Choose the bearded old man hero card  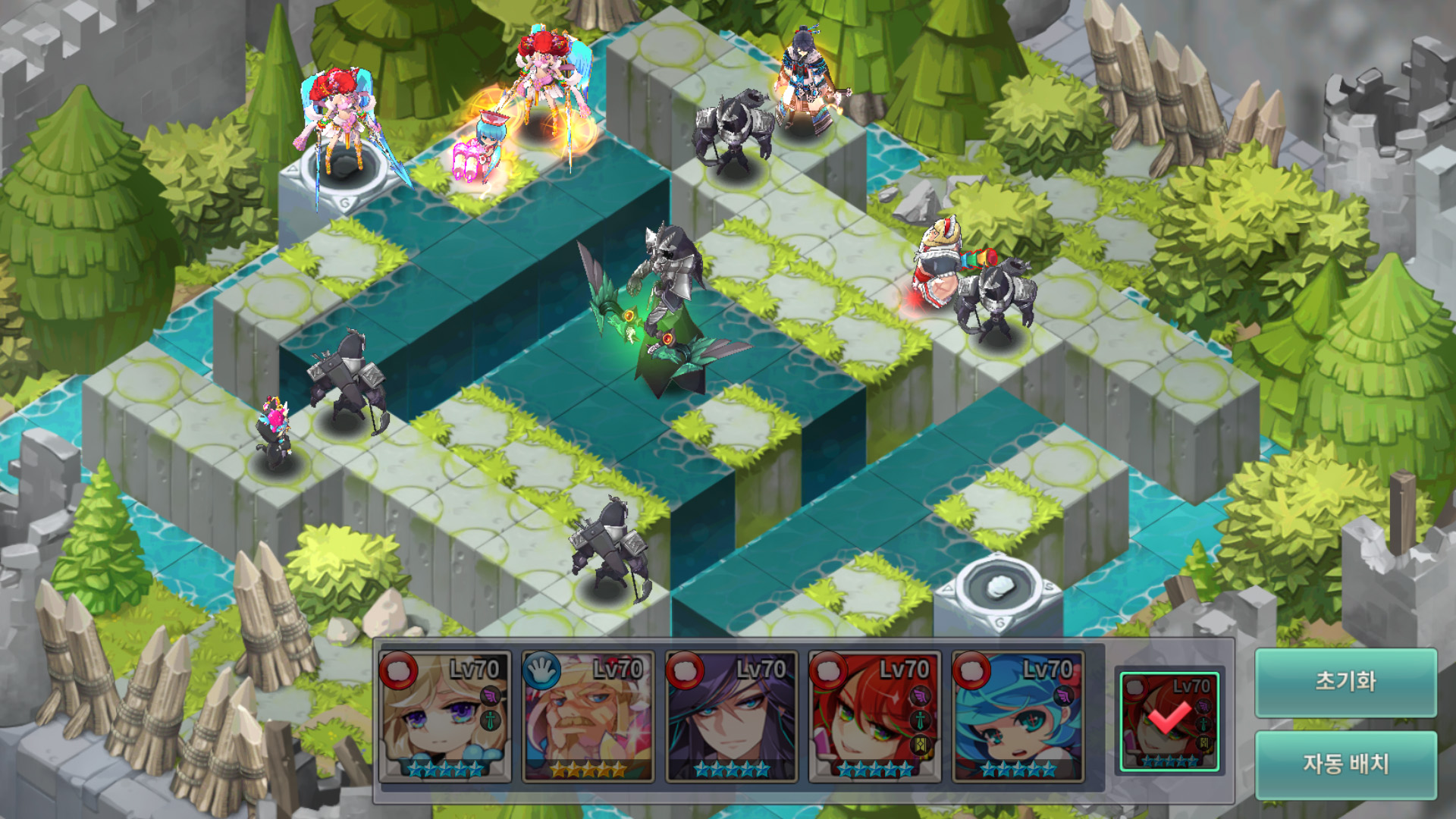(x=588, y=716)
